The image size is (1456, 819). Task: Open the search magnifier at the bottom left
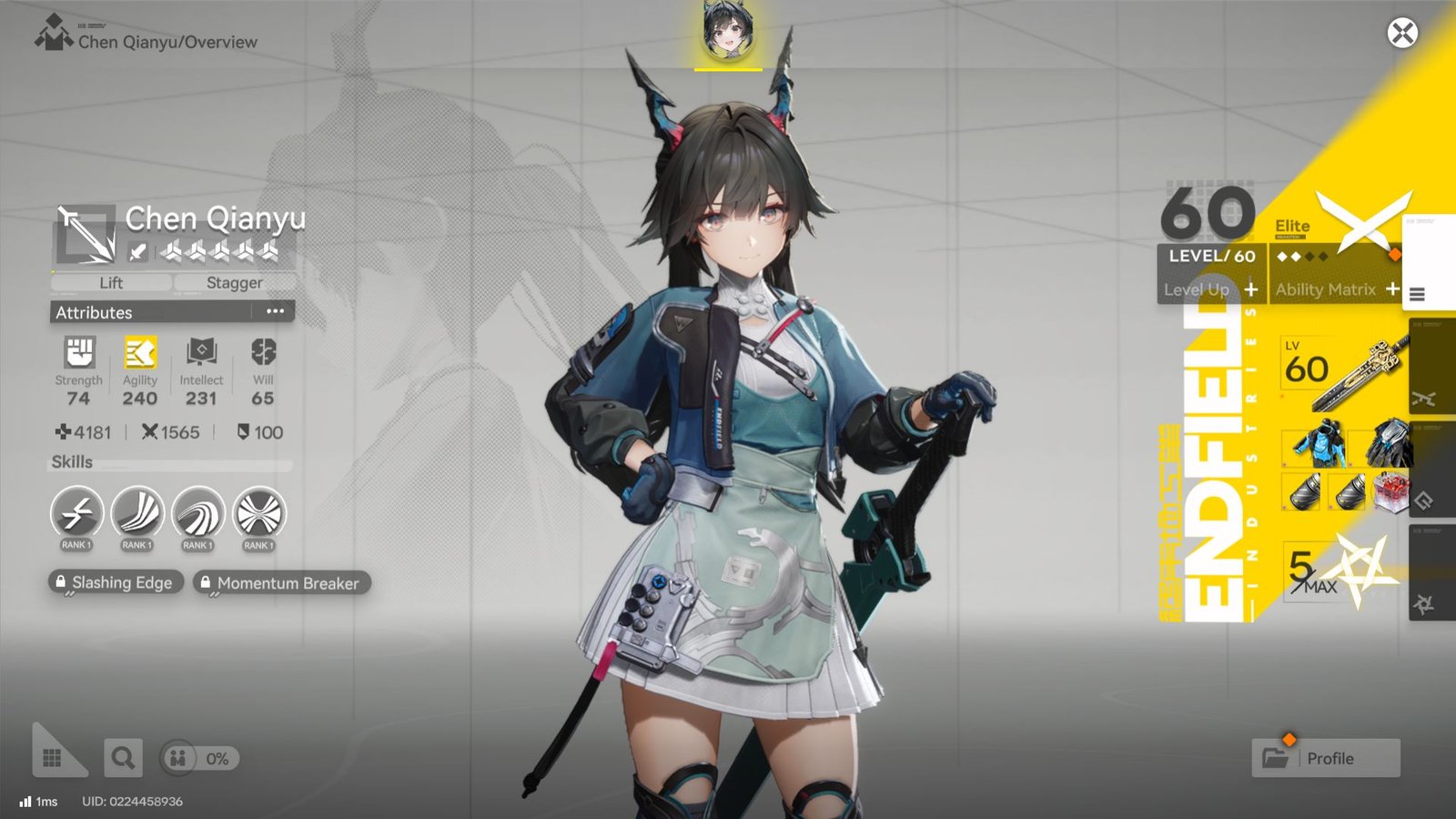(x=126, y=757)
